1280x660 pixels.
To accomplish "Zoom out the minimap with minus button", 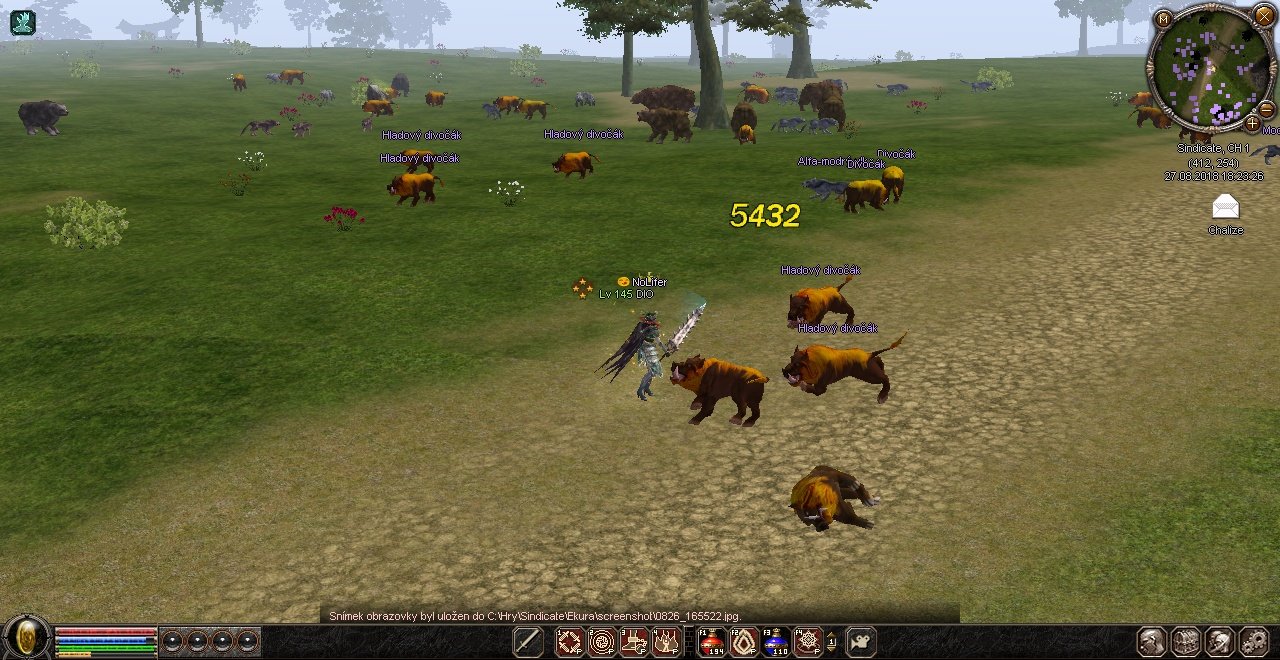I will click(x=1266, y=109).
